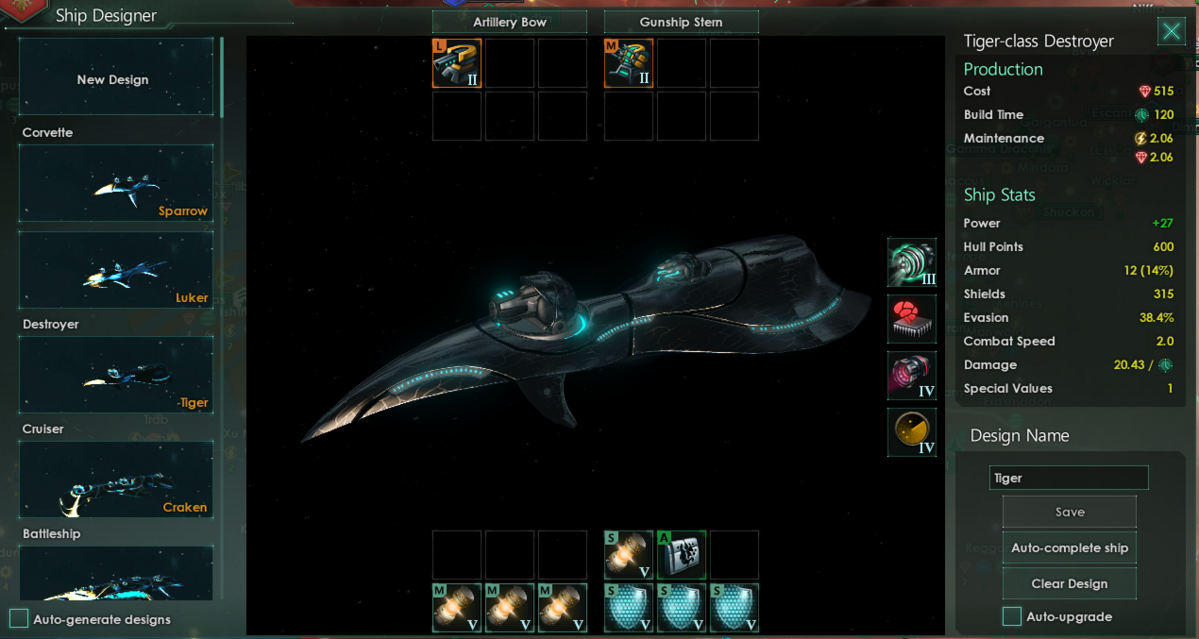1199x639 pixels.
Task: Toggle Auto-generate designs checkbox
Action: (19, 619)
